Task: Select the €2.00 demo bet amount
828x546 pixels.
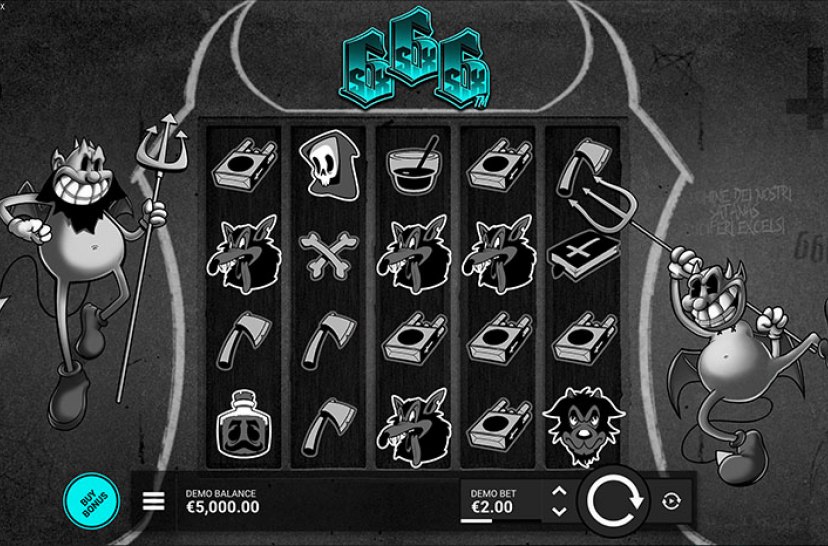Action: [491, 507]
